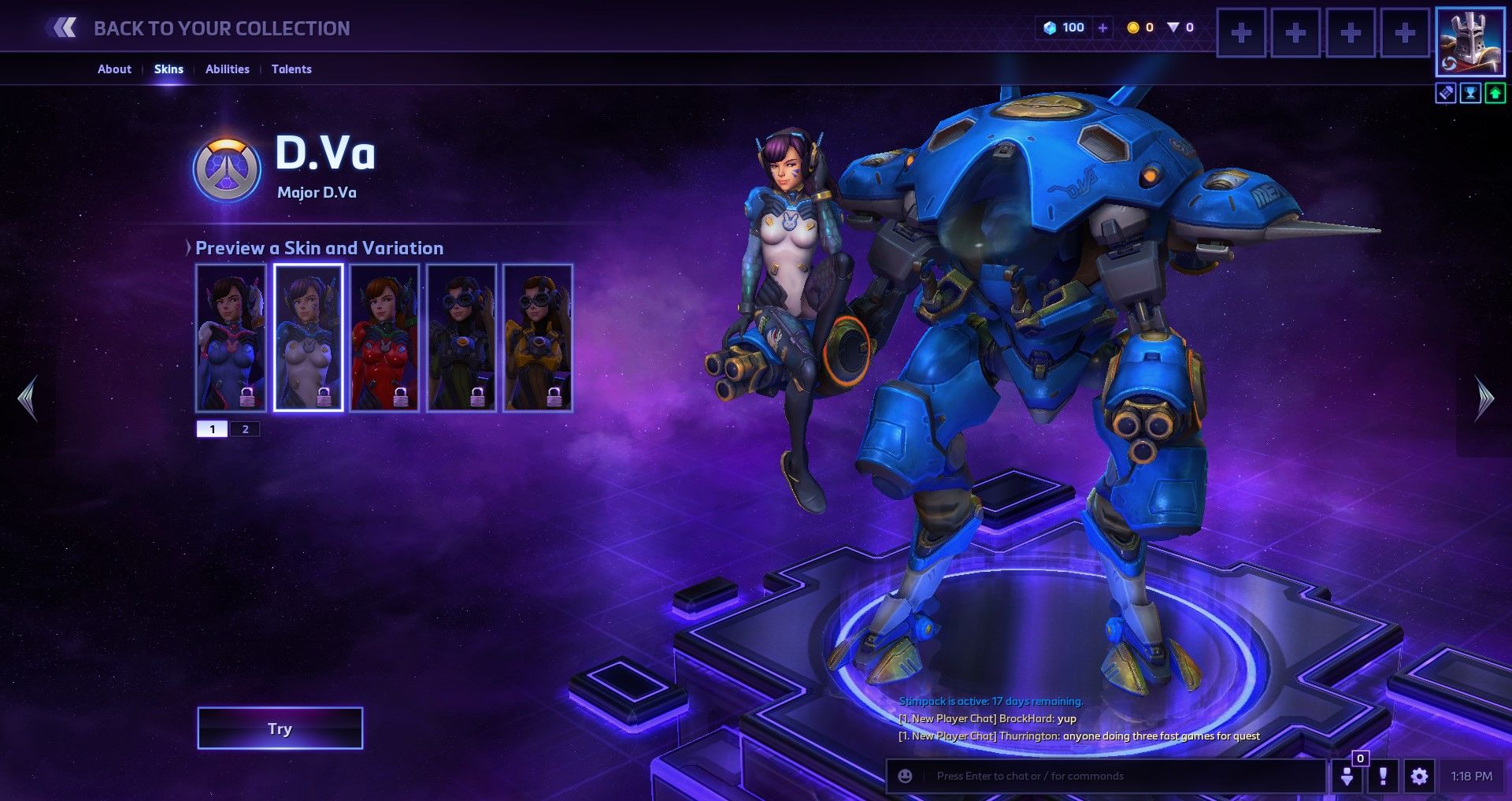Image resolution: width=1512 pixels, height=801 pixels.
Task: Preview the dark blue goggles D.Va skin
Action: [461, 337]
